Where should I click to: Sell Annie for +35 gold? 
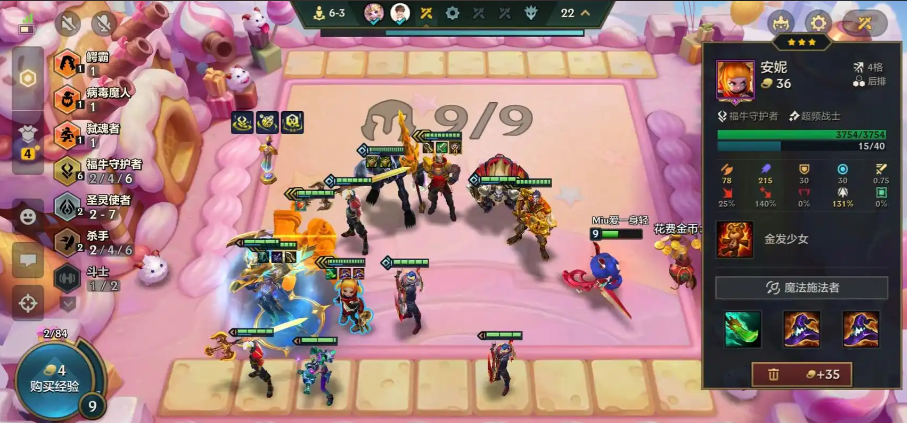pos(801,375)
